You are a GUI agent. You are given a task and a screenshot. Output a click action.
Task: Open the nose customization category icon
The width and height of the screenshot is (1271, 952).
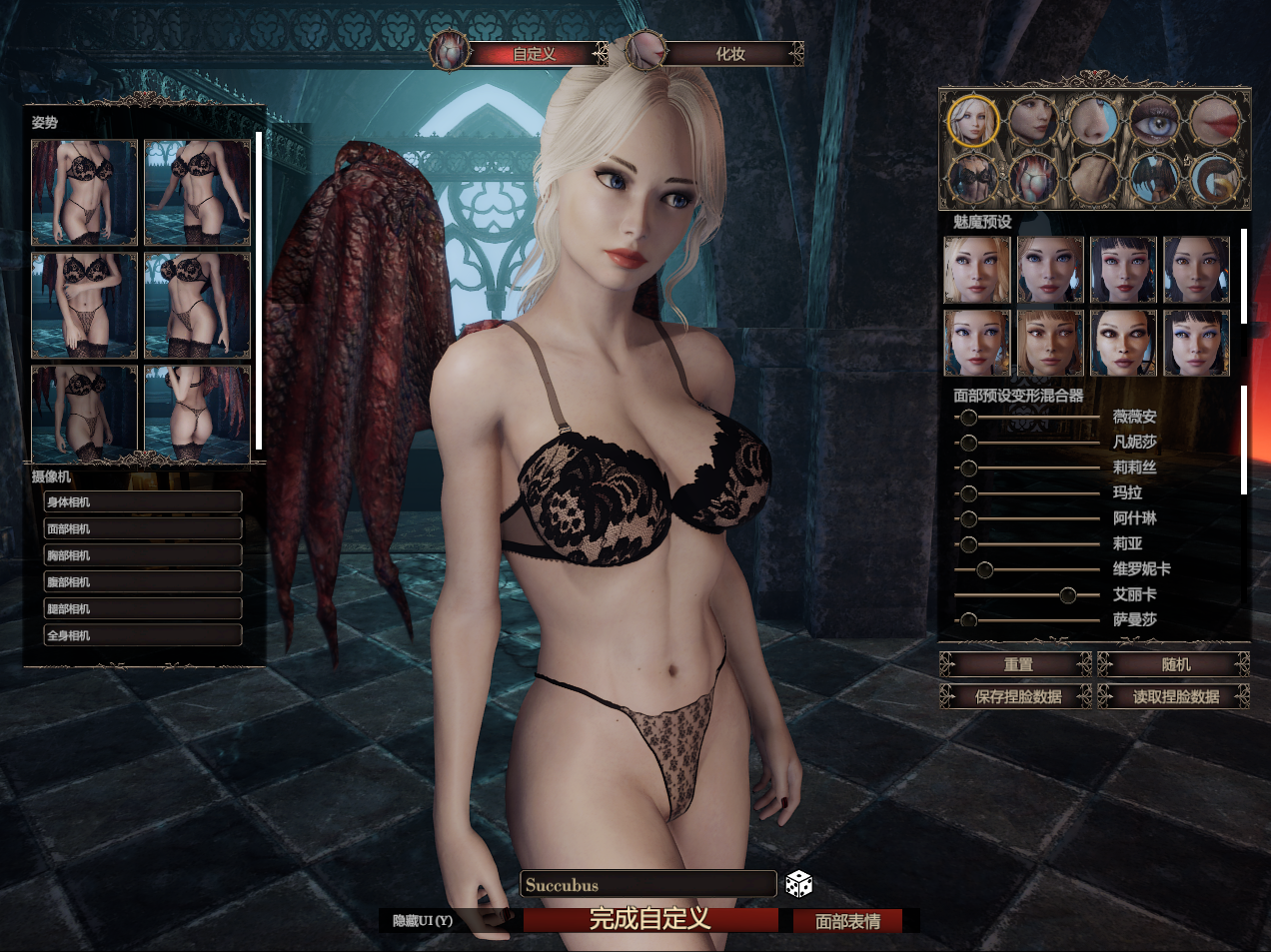[x=1093, y=120]
